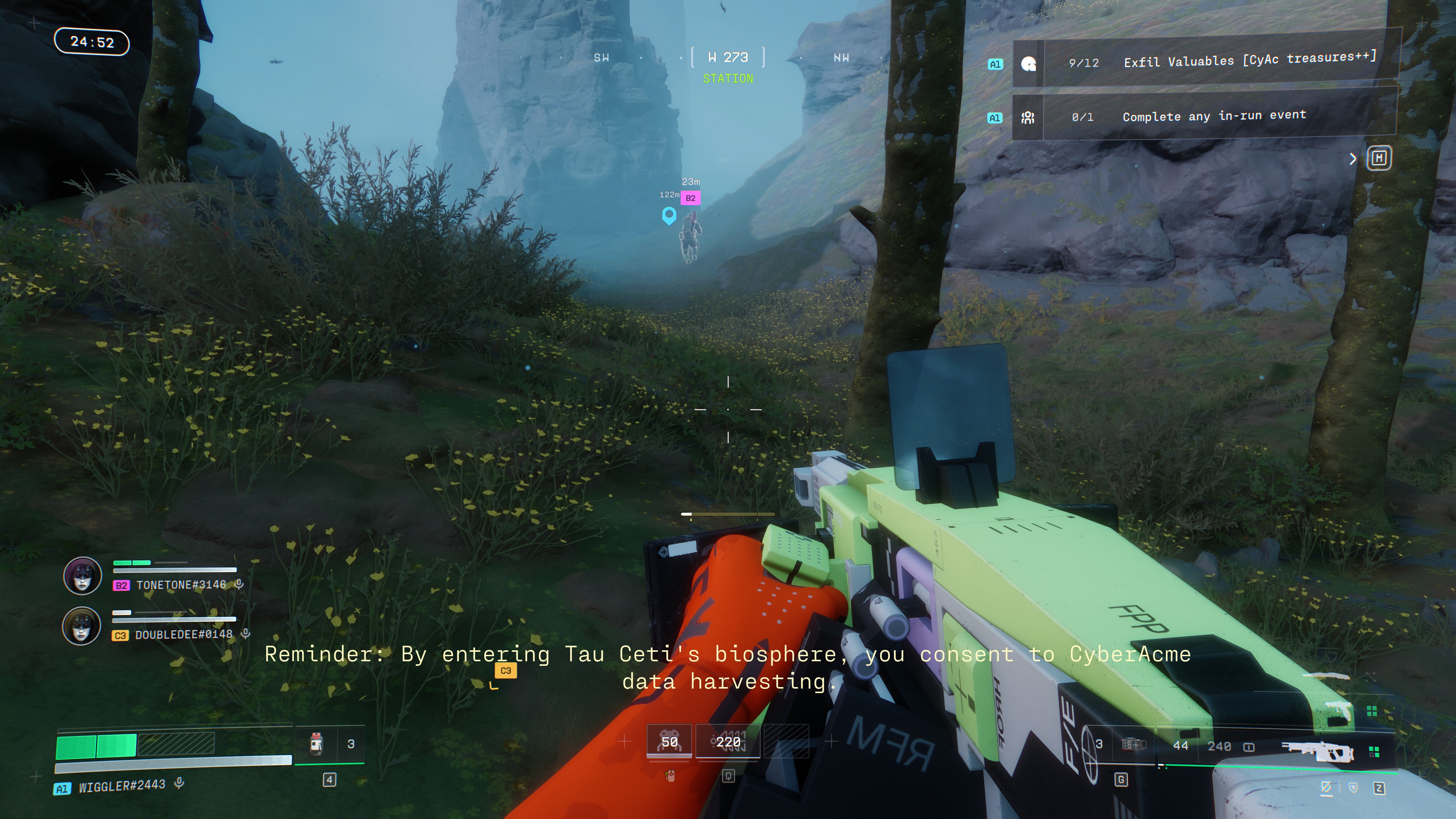Toggle DOUBLEDEE#0148's microphone icon
This screenshot has height=819, width=1456.
pos(246,634)
